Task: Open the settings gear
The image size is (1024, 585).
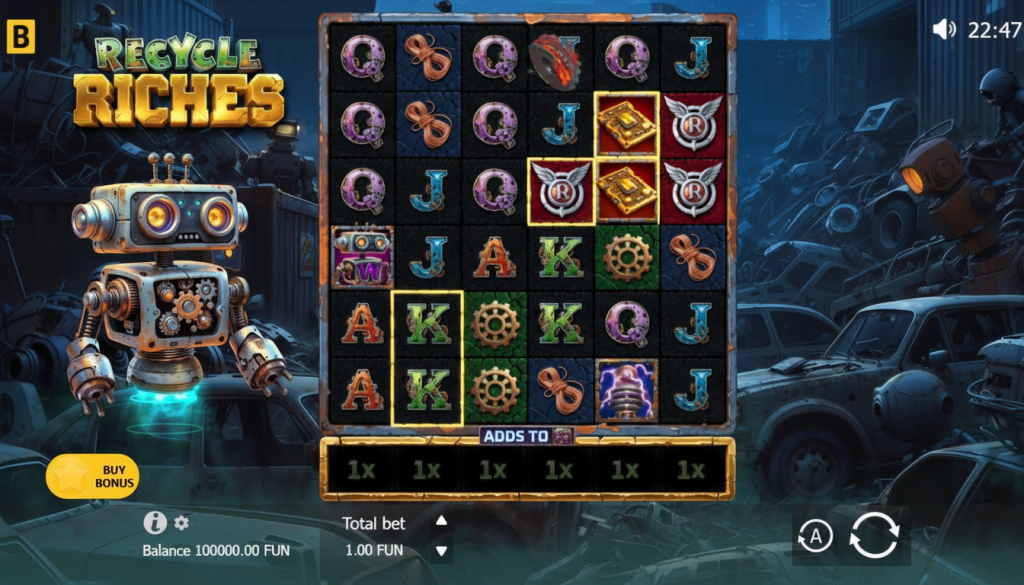Action: [181, 522]
